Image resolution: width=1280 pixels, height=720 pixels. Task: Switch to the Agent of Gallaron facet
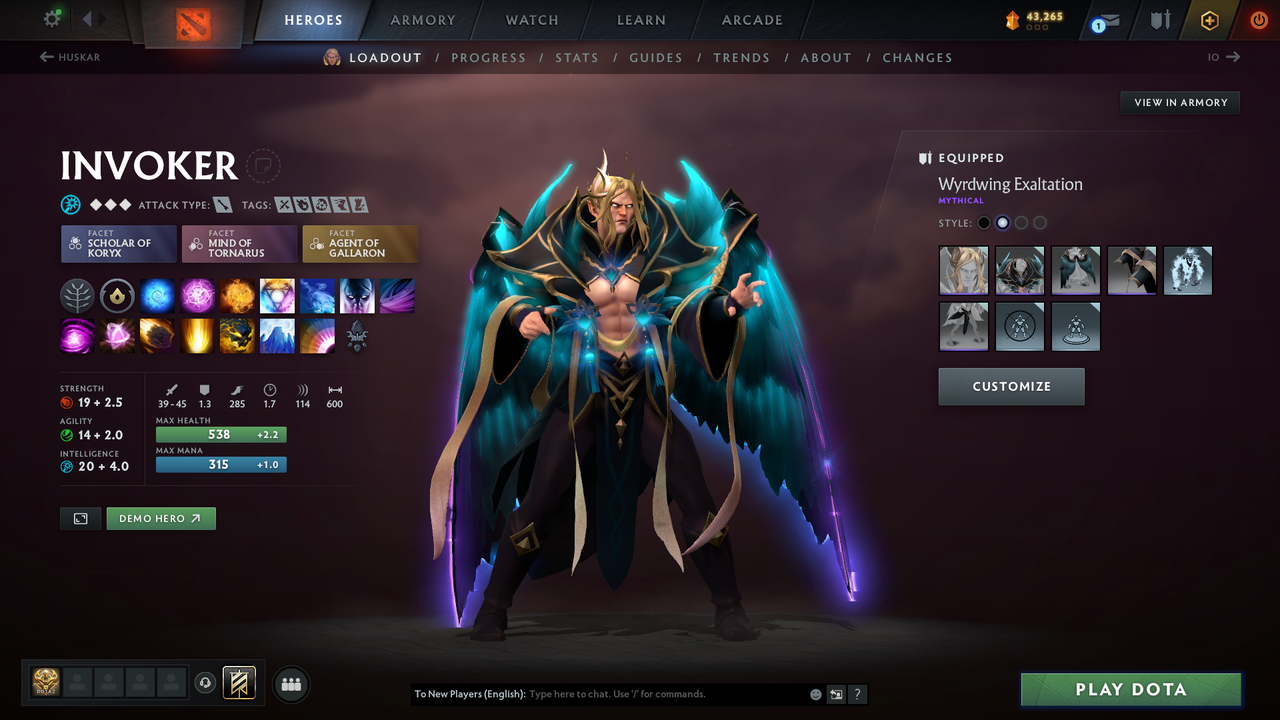[360, 243]
